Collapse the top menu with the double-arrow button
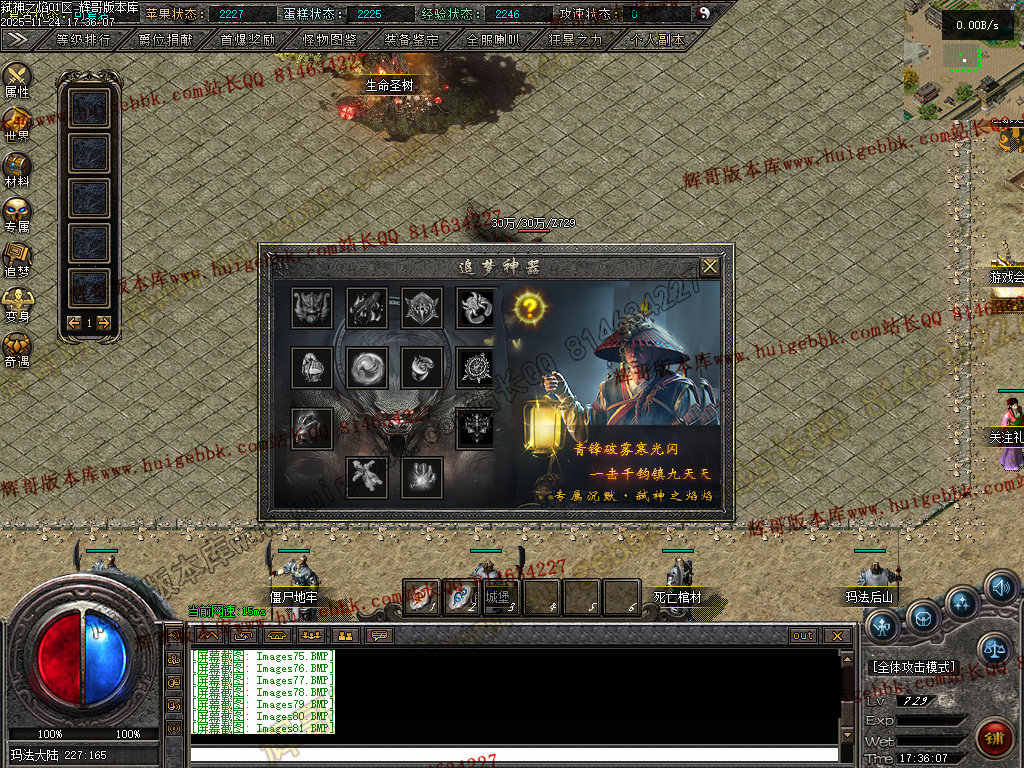 tap(17, 39)
